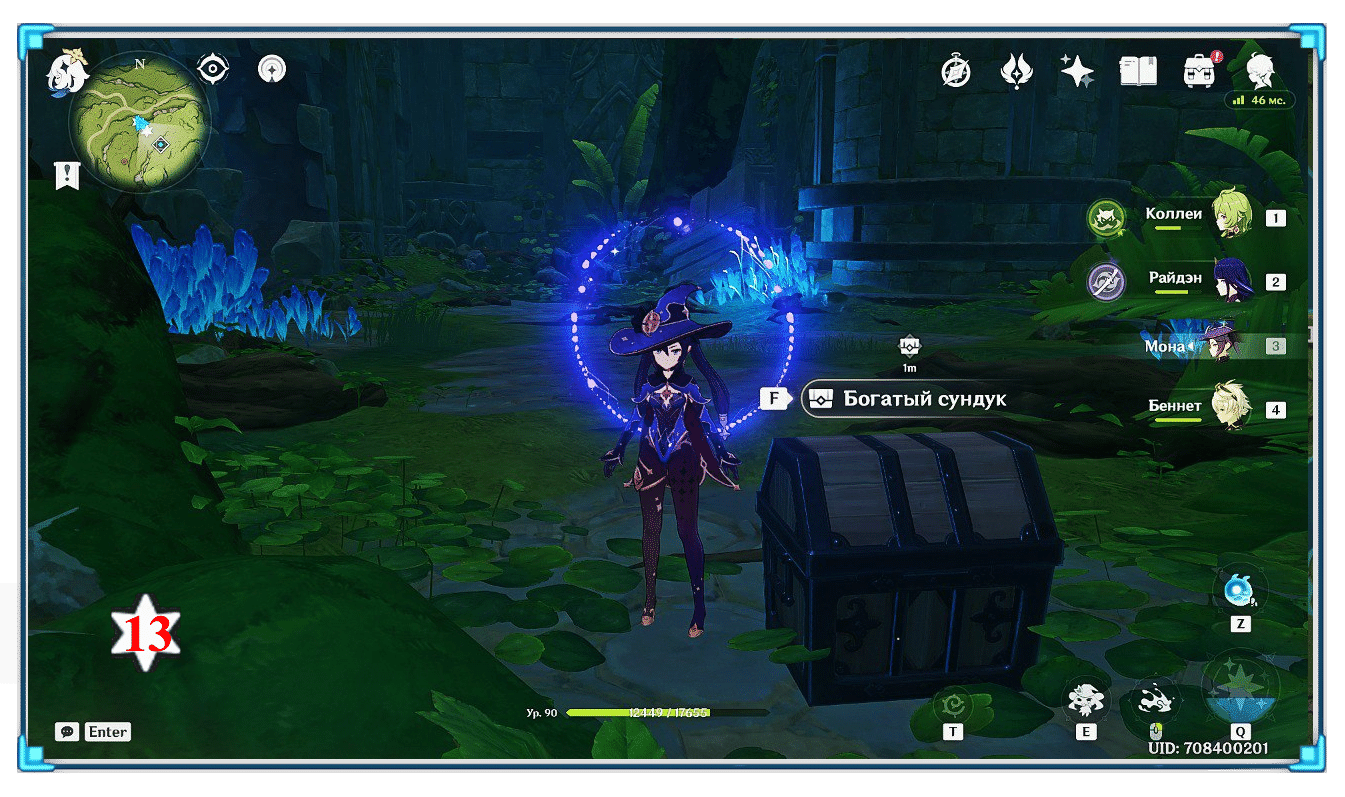Screen dimensions: 1345x797
Task: Toggle the elemental sight eye icon
Action: 213,69
